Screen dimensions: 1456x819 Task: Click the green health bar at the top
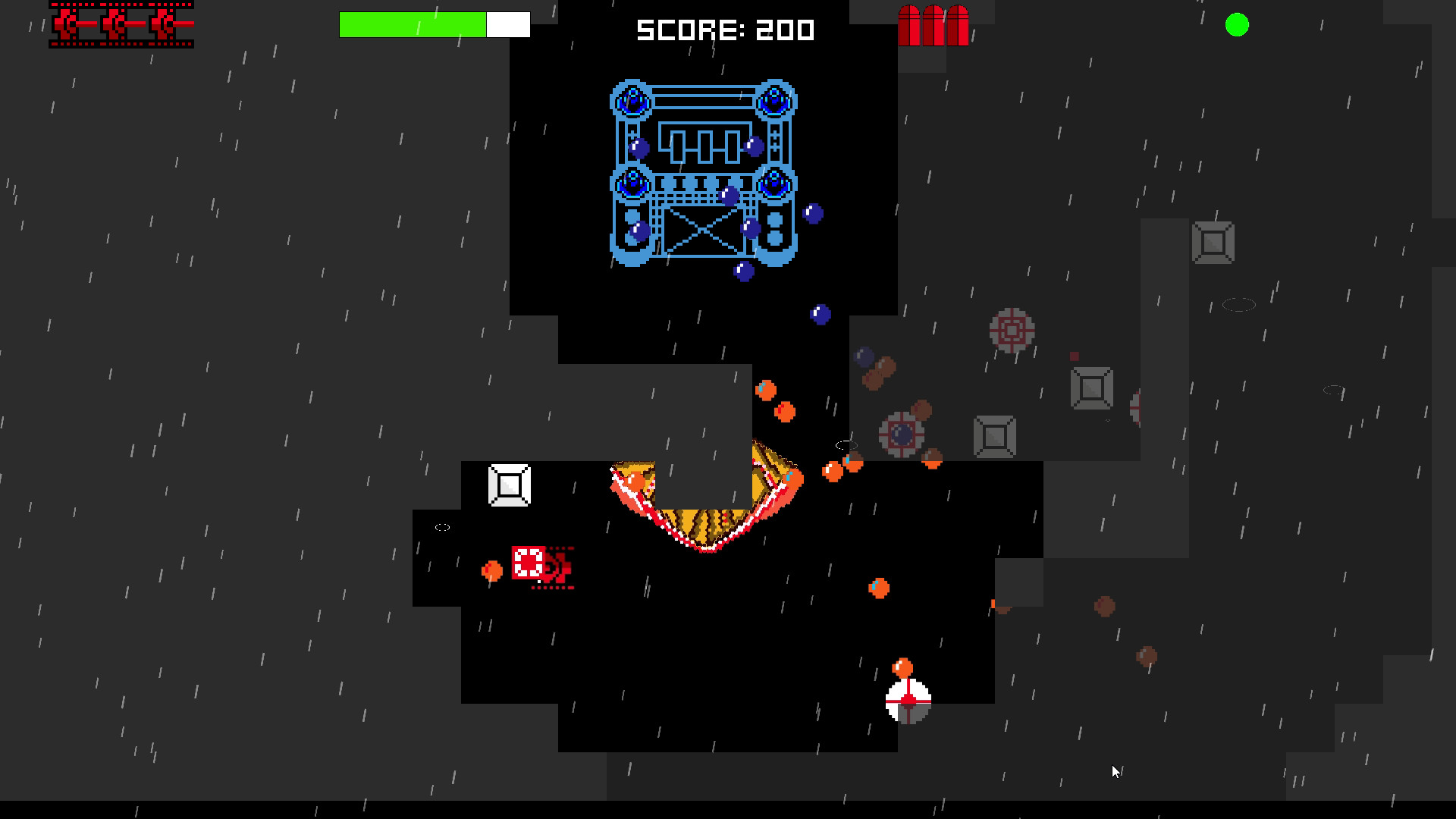(413, 24)
